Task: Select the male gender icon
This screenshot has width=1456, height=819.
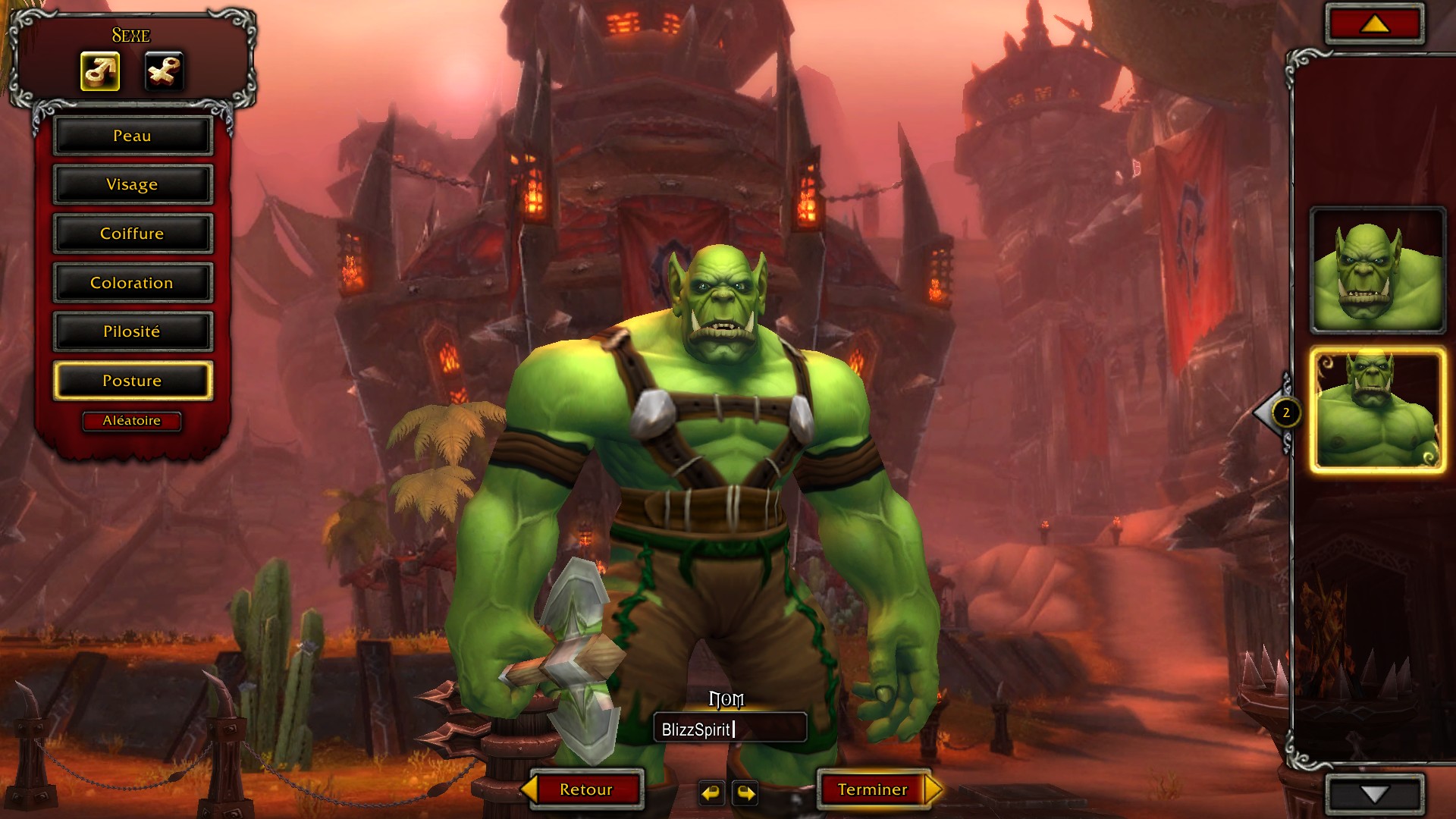Action: click(x=100, y=72)
